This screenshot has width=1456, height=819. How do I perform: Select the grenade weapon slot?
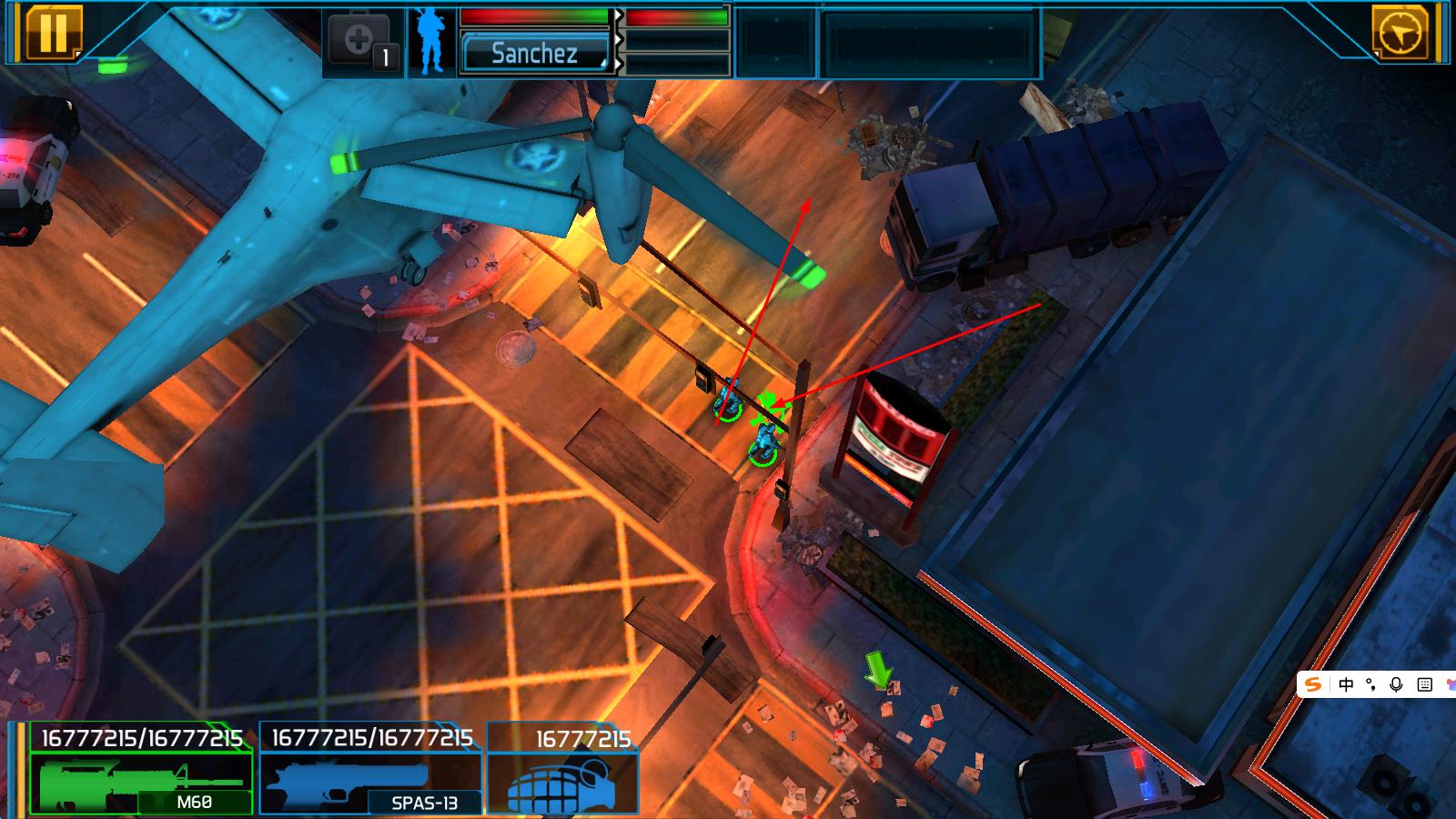[562, 781]
